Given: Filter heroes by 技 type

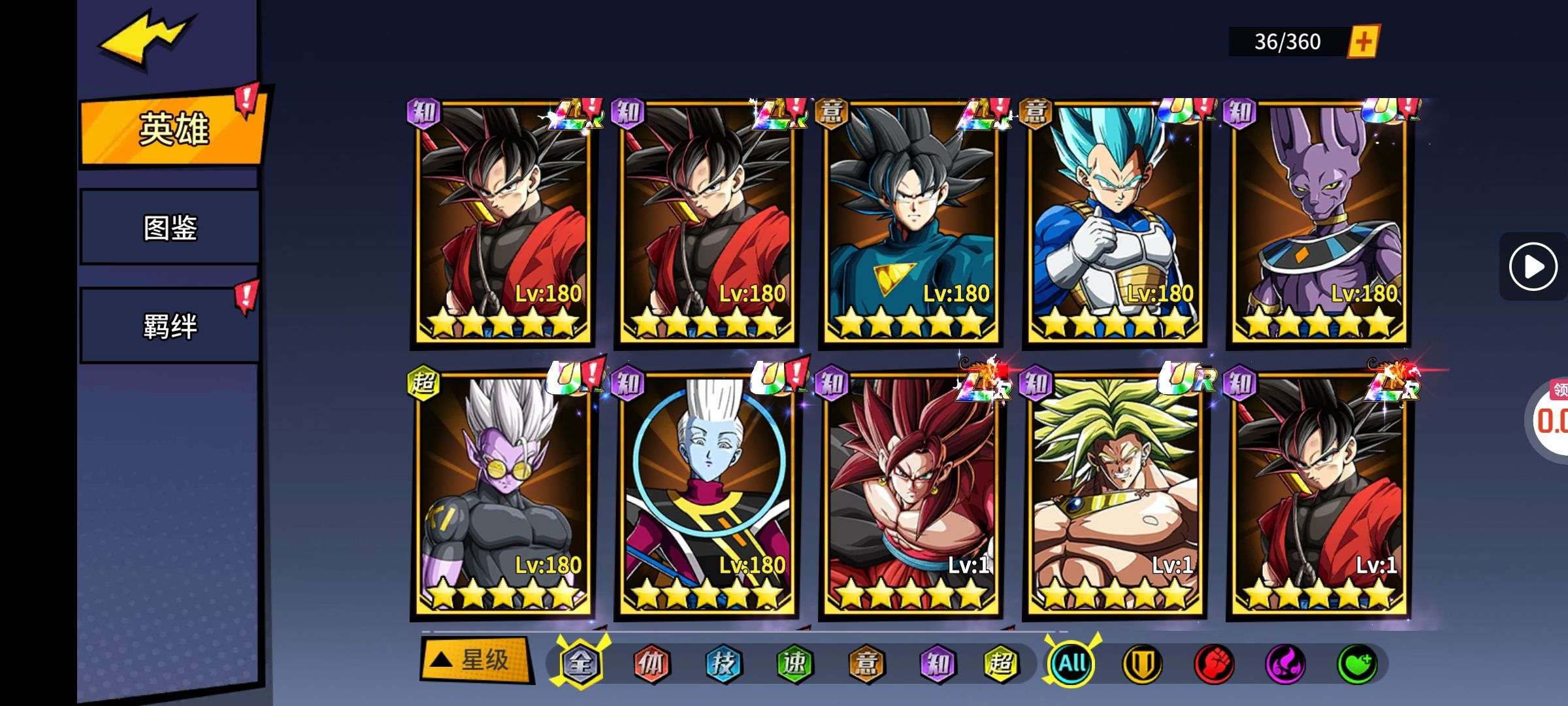Looking at the screenshot, I should [723, 664].
